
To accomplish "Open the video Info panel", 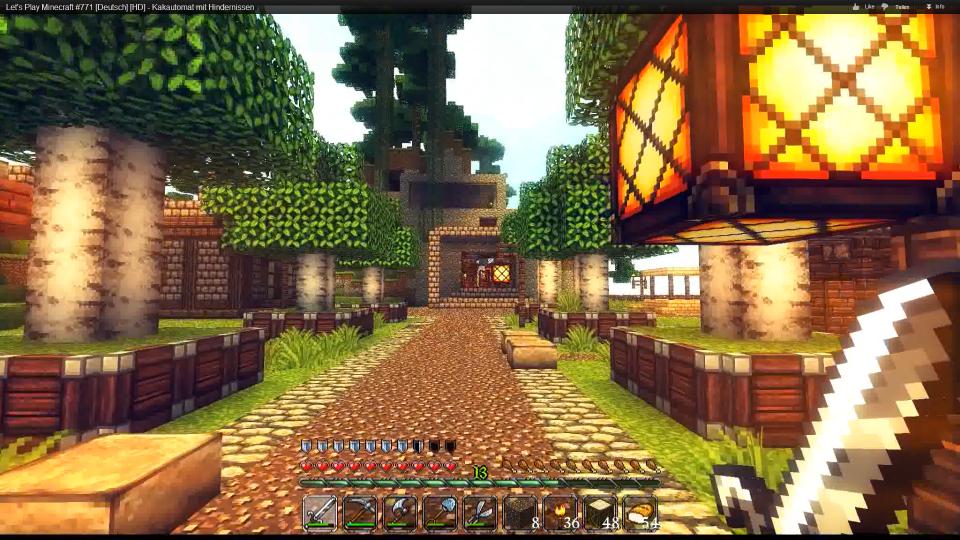I will (x=935, y=7).
